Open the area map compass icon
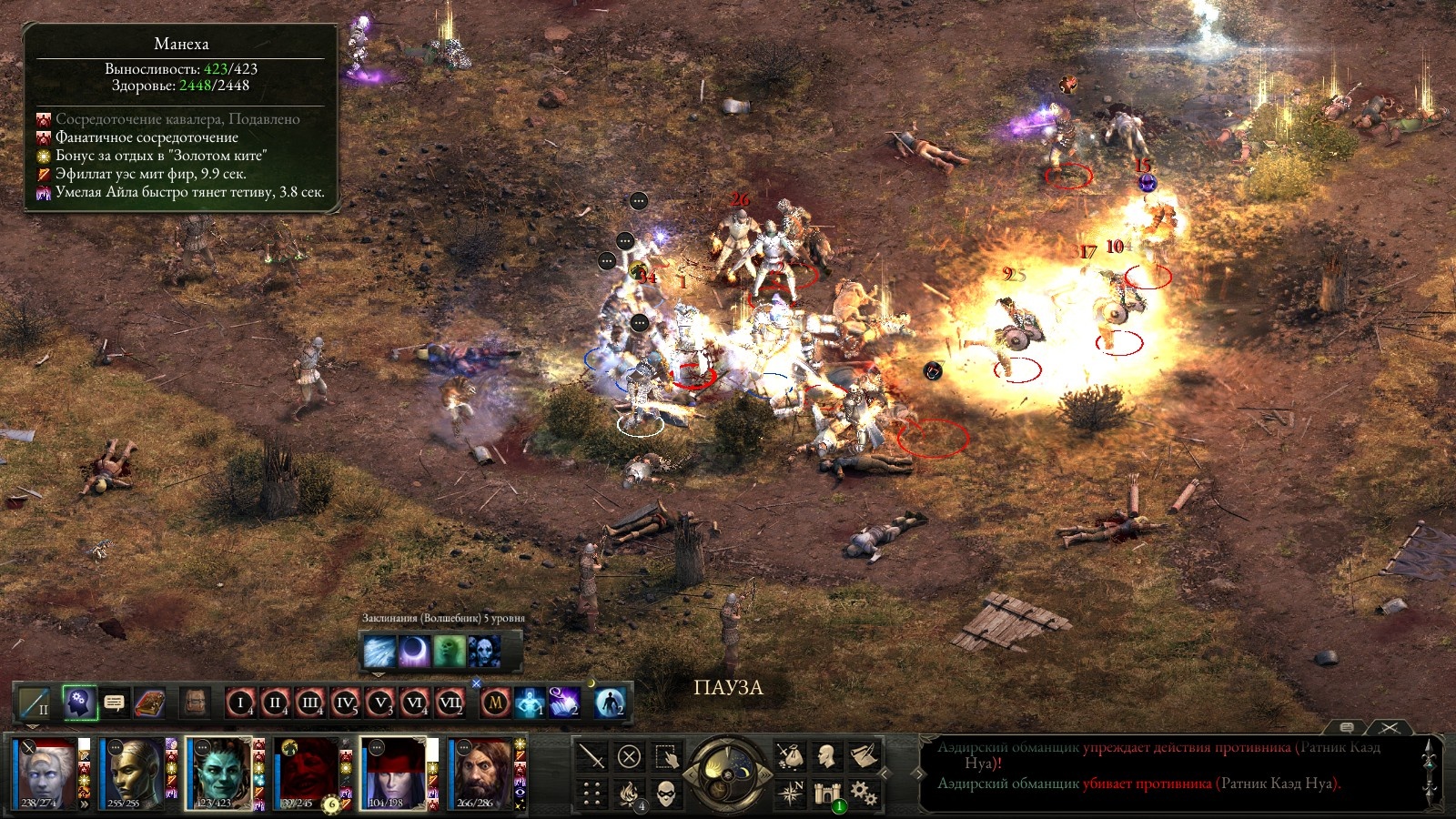The image size is (1456, 819). [x=790, y=794]
